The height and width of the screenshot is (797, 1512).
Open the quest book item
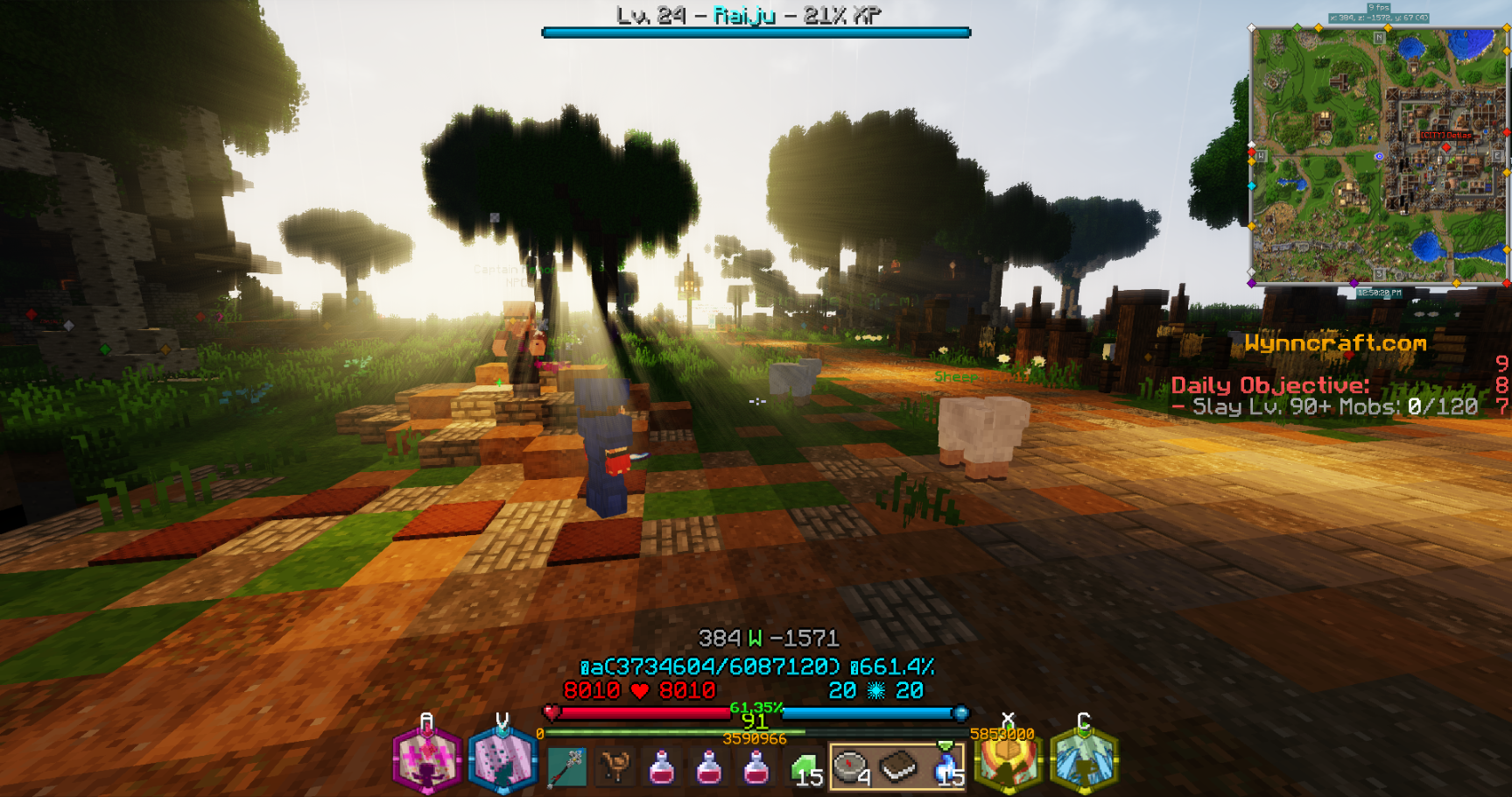coord(901,766)
